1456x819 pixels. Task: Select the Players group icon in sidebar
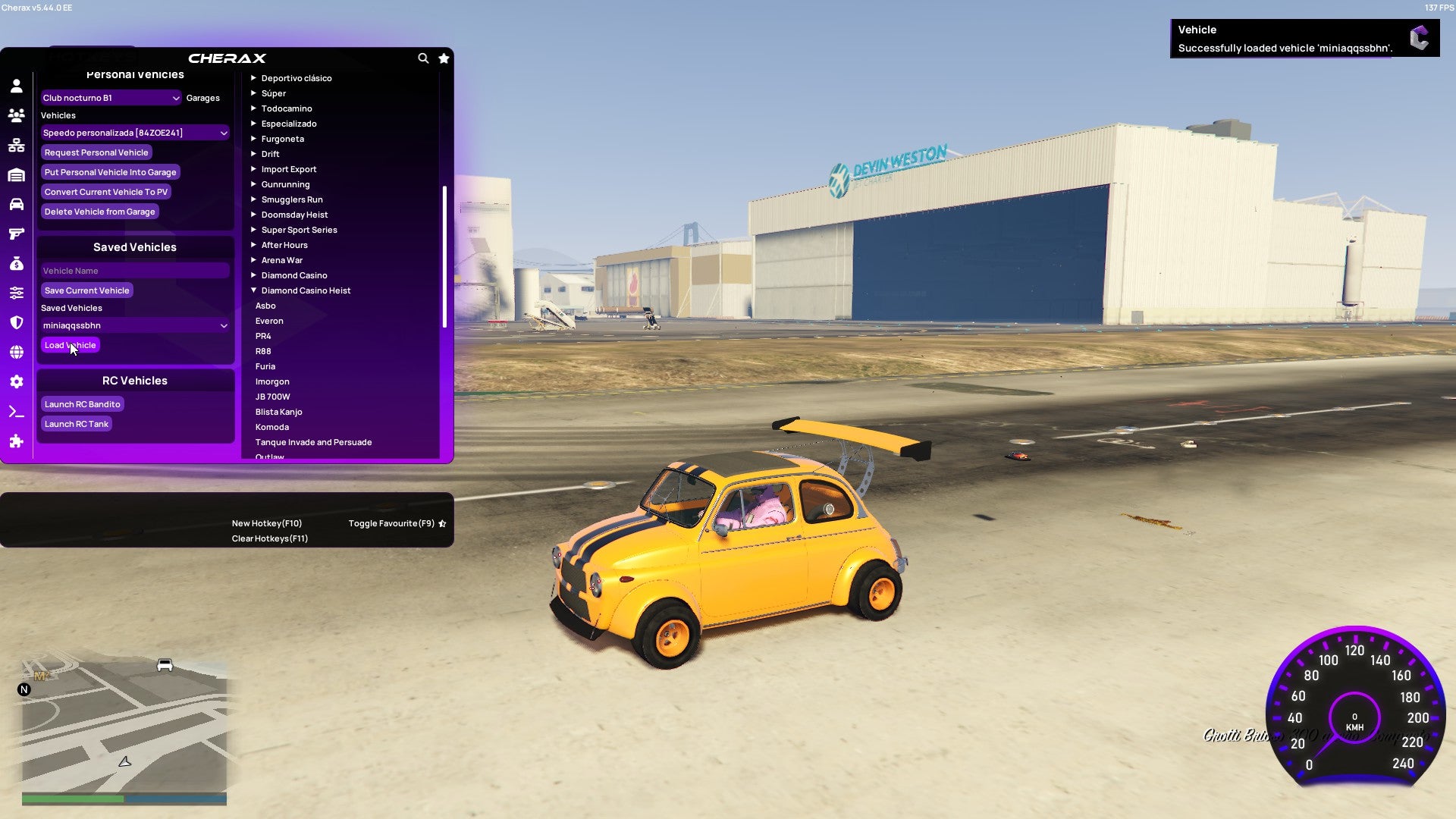click(x=17, y=115)
